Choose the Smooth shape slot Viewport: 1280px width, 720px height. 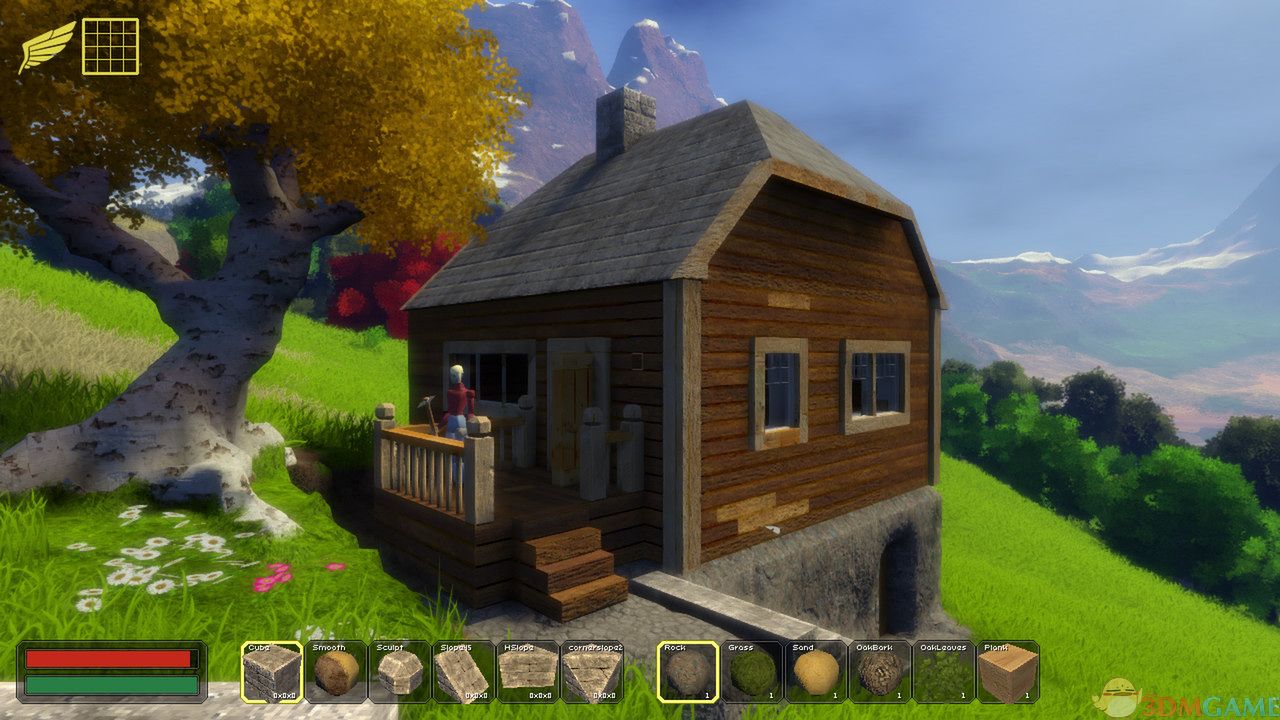pos(335,671)
